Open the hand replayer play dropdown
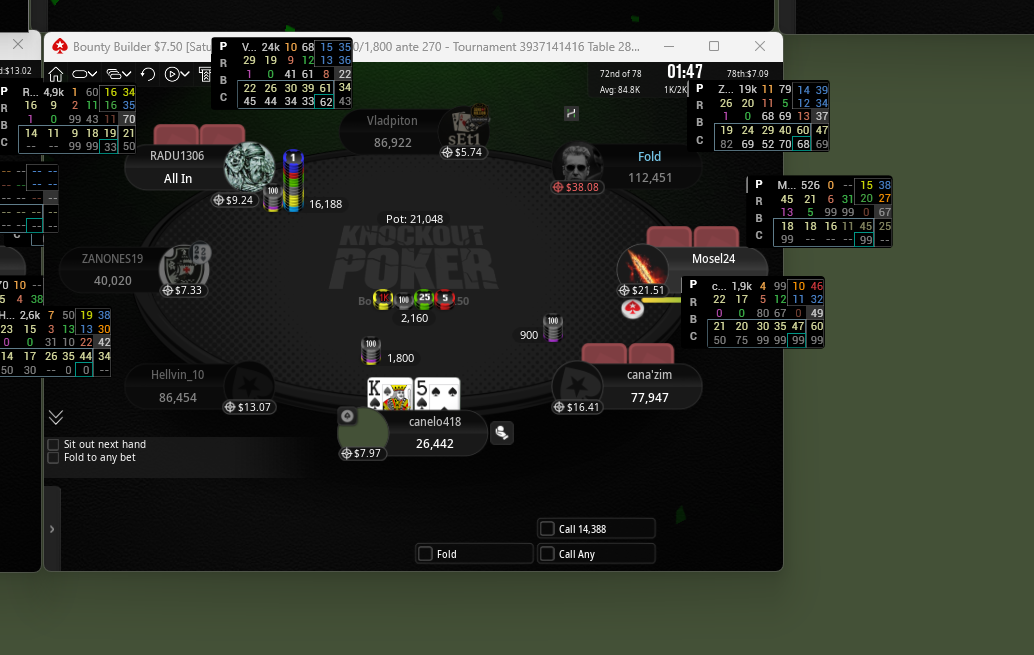The width and height of the screenshot is (1034, 655). [x=177, y=74]
